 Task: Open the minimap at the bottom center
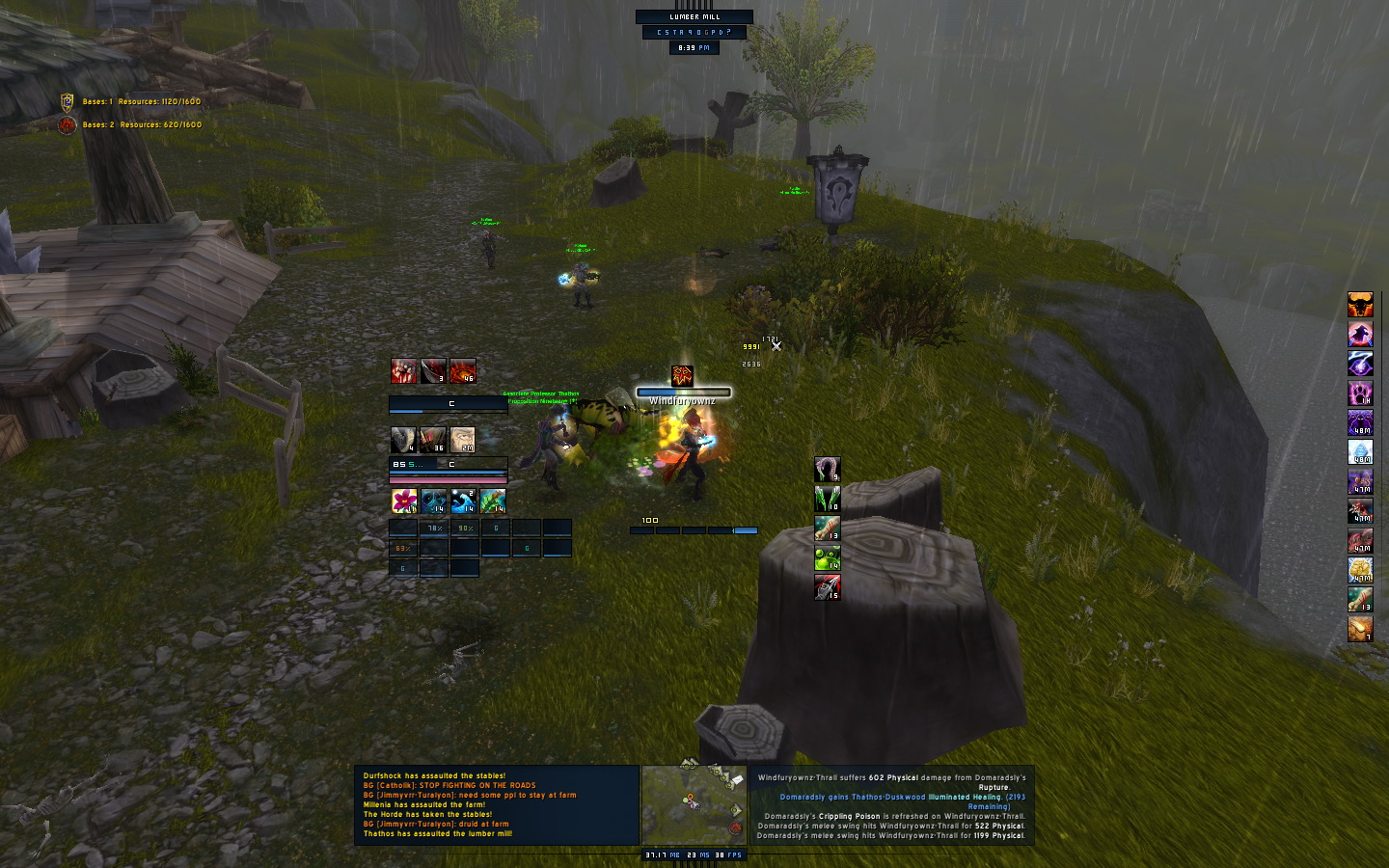click(693, 805)
